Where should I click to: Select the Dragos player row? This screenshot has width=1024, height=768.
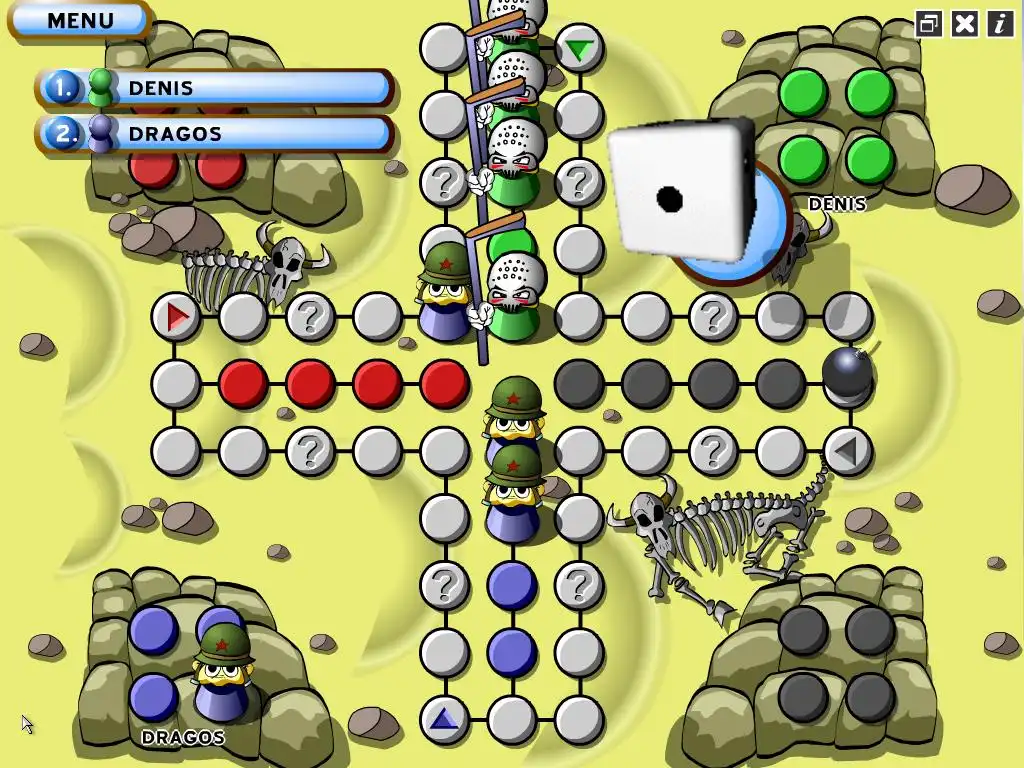click(215, 133)
